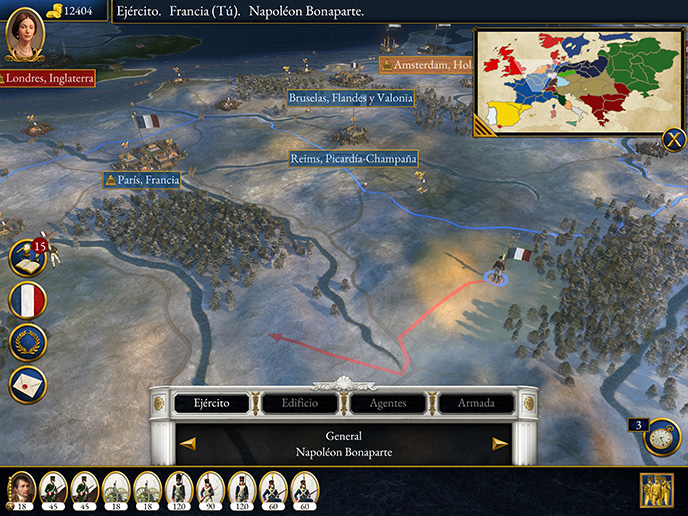Viewport: 688px width, 516px height.
Task: Click the soldiers icon in bottom corner
Action: coord(657,490)
